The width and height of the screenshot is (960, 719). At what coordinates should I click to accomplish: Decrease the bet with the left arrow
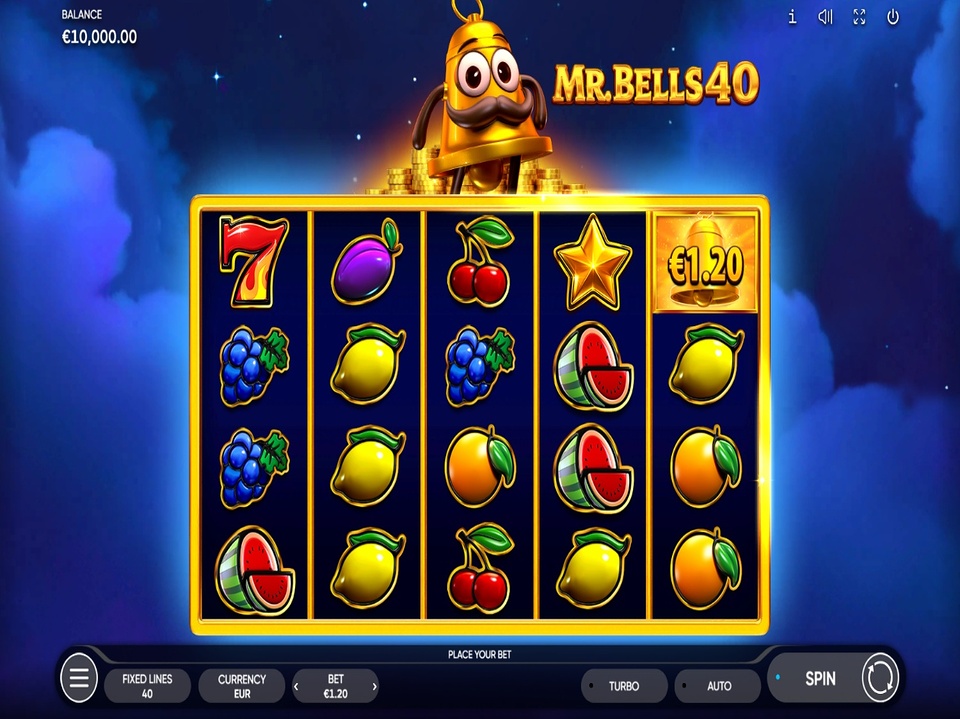tap(296, 686)
